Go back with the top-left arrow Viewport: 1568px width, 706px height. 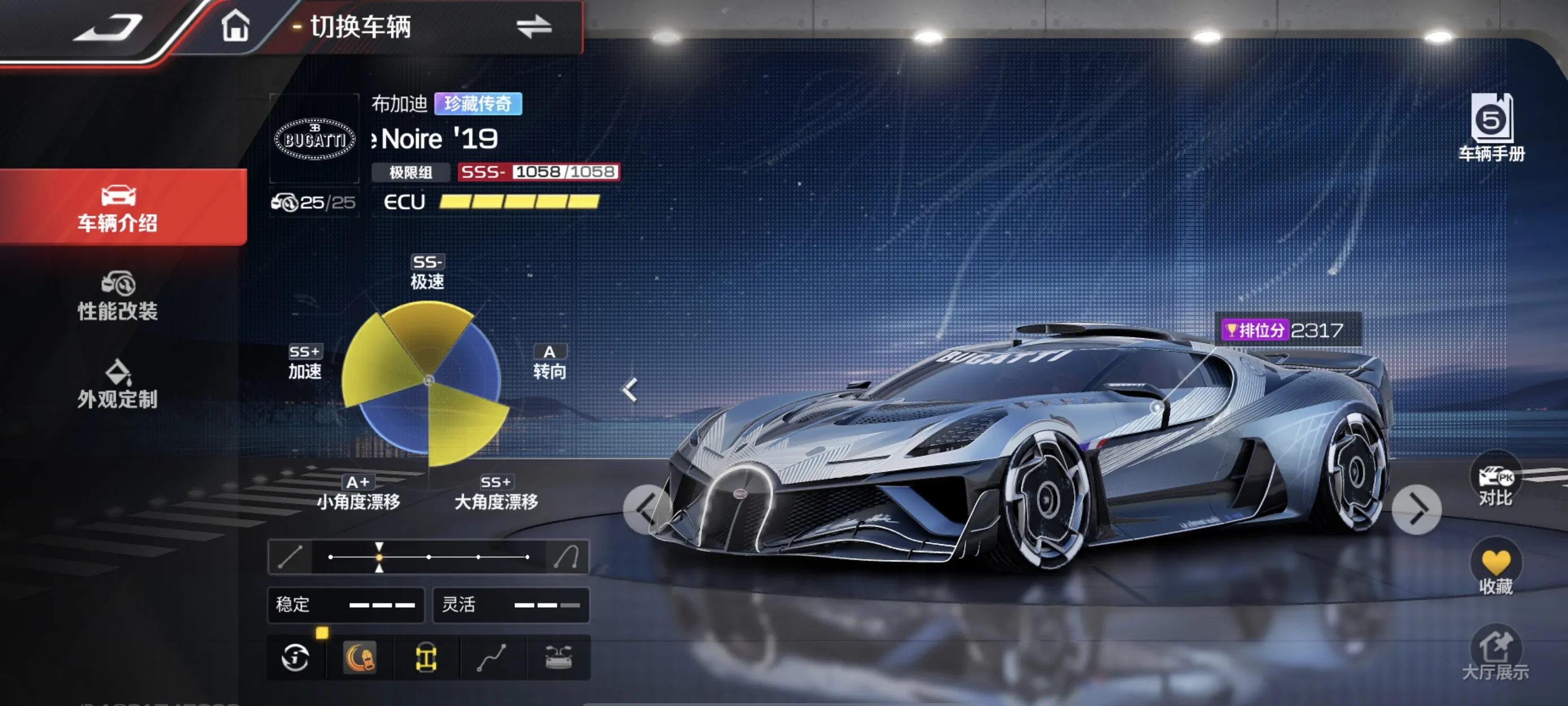click(108, 28)
